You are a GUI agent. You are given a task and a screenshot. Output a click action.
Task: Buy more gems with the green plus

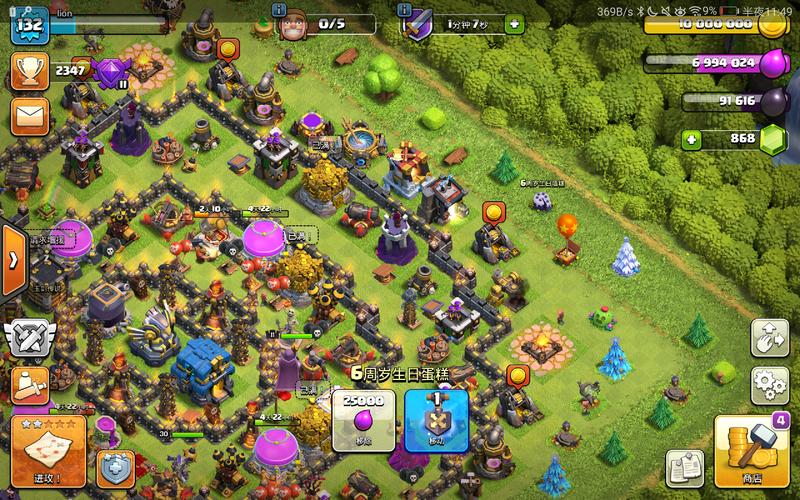pyautogui.click(x=689, y=139)
